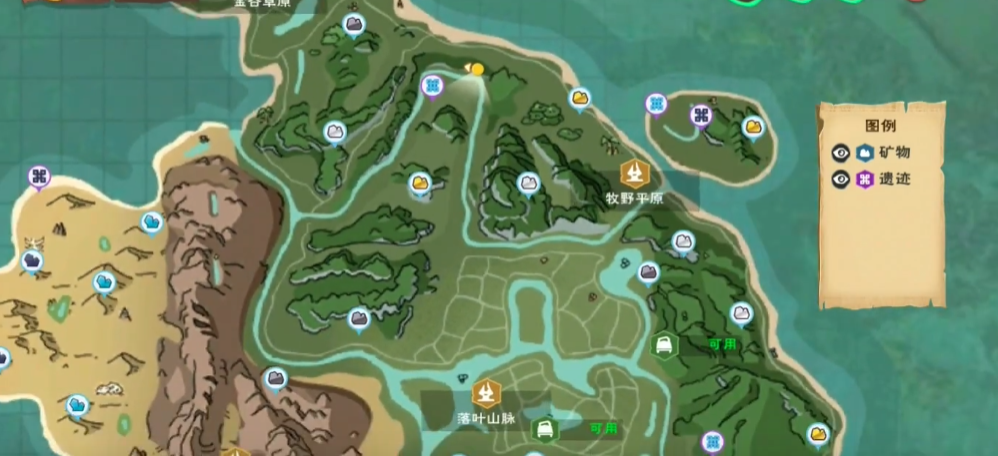Select the ruin marker on the desert's west coast
Screen dimensions: 998x456
pyautogui.click(x=39, y=178)
